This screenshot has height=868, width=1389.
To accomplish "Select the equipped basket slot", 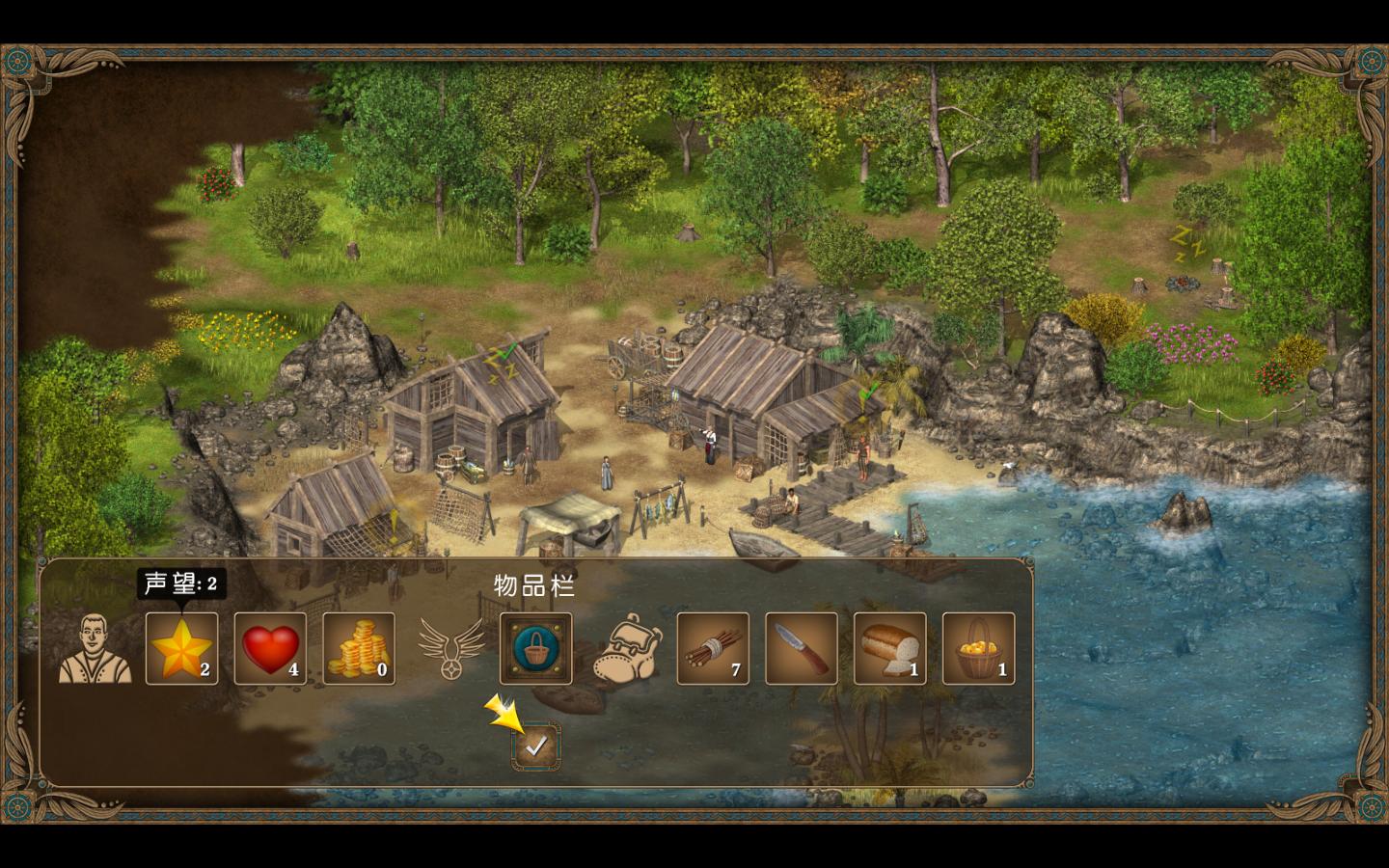I will click(536, 649).
